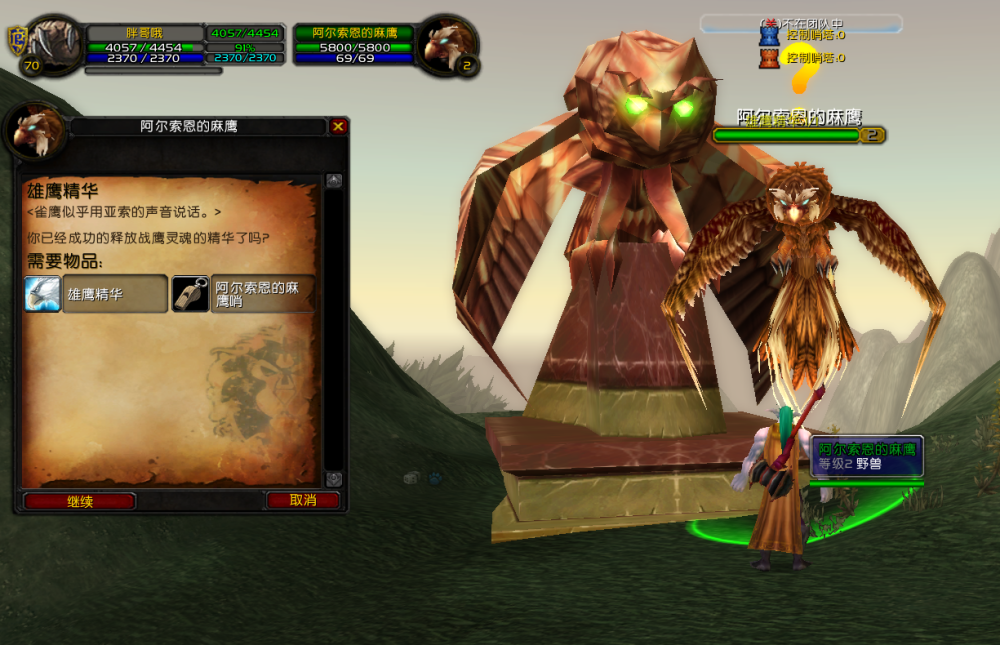
Task: Select the 雄鹰精华 required item icon
Action: click(x=43, y=294)
